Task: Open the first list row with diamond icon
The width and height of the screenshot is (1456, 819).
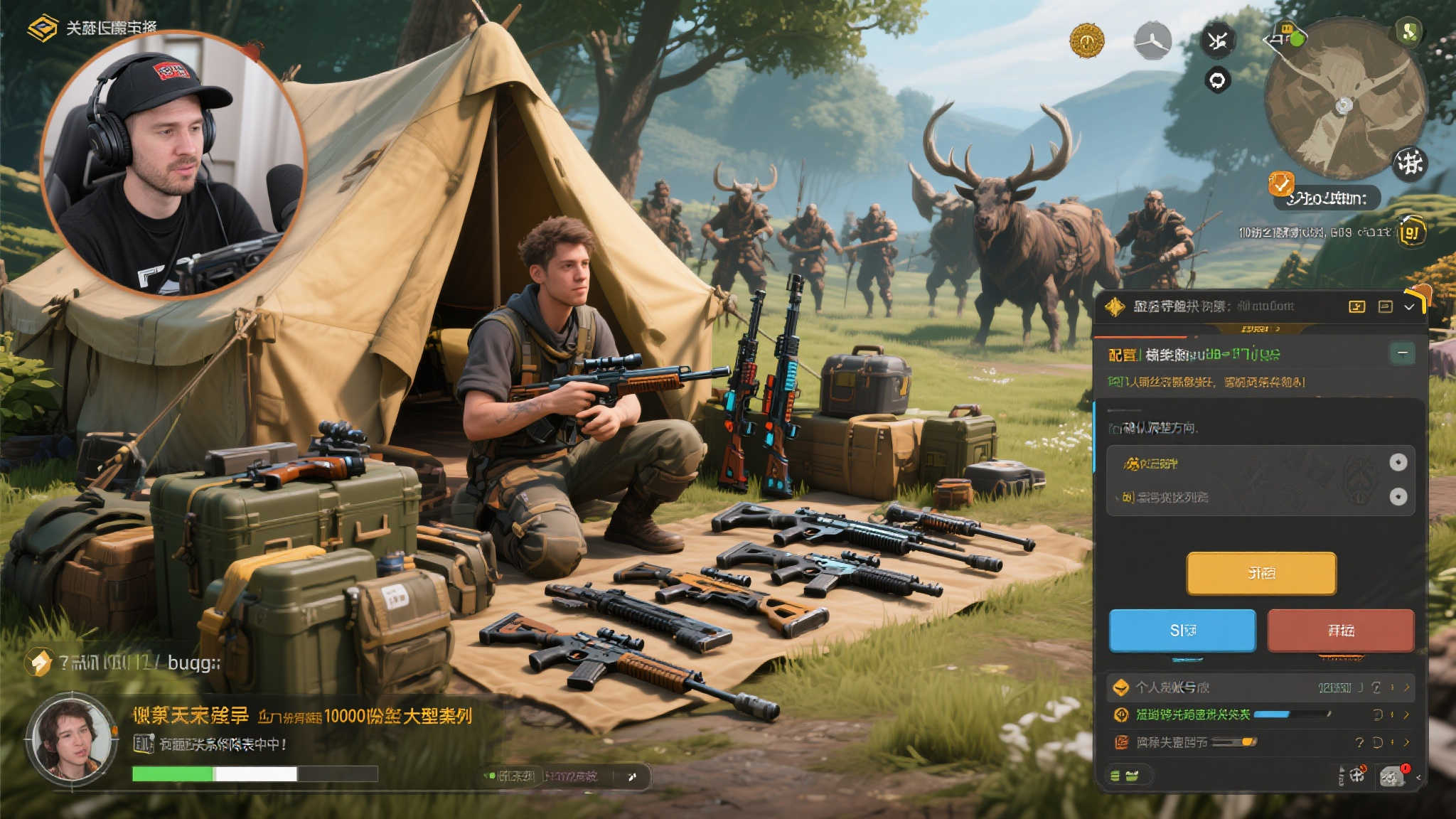Action: pos(1258,687)
